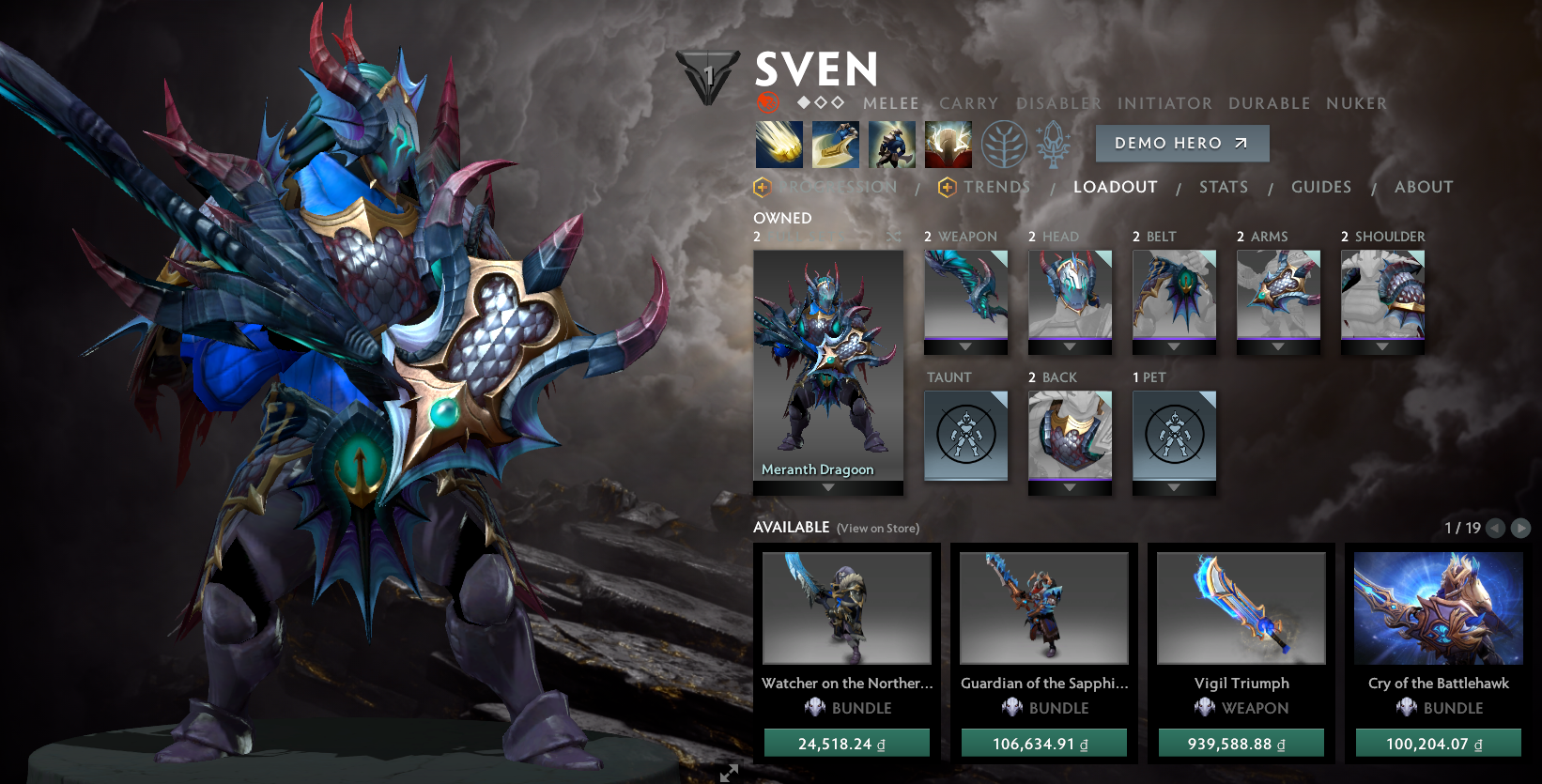Expand the Weapon slot dropdown arrow
This screenshot has height=784, width=1542.
coord(965,348)
